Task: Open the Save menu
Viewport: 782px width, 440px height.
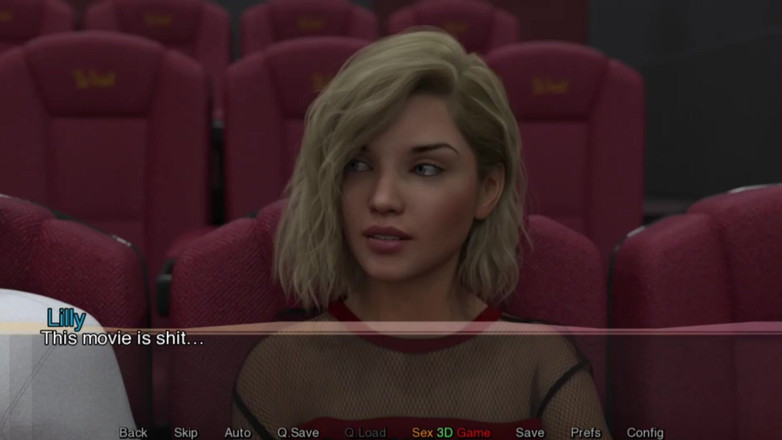Action: point(530,432)
